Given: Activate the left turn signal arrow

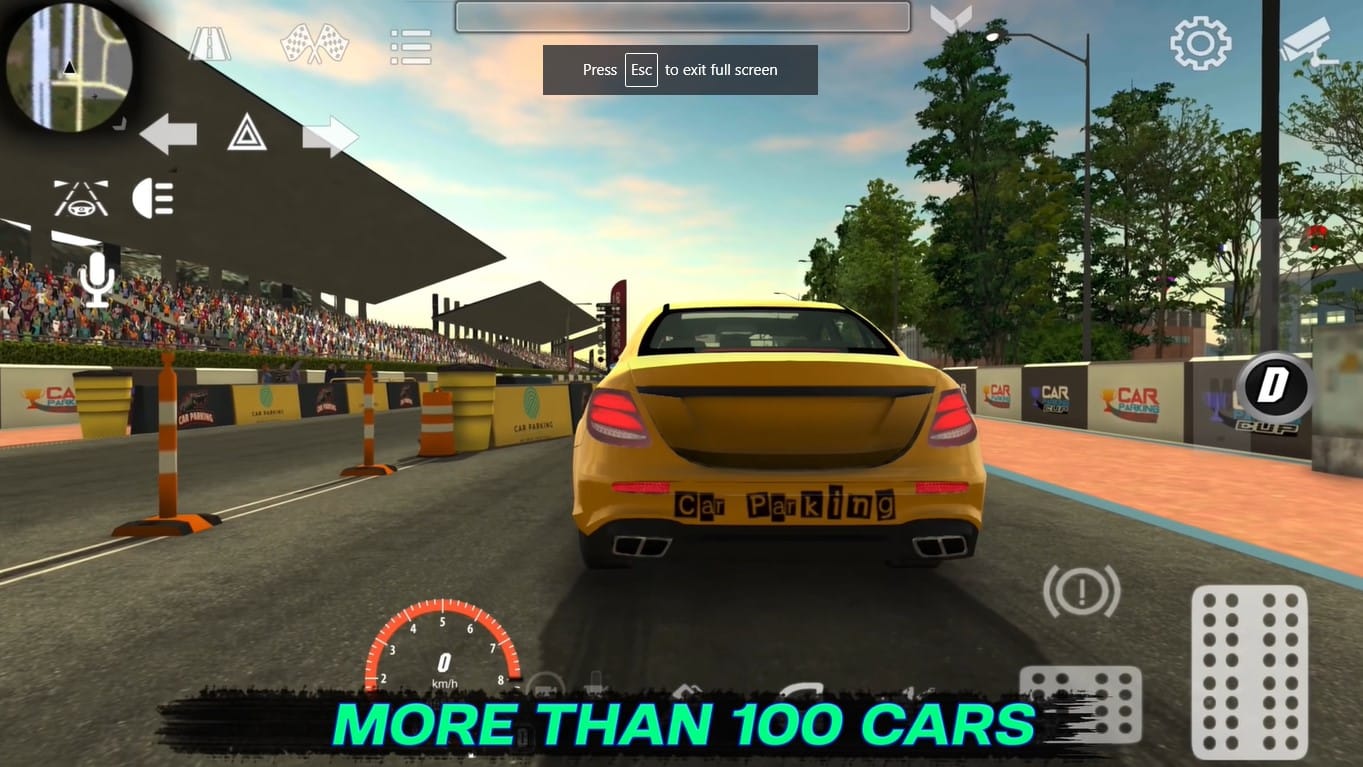Looking at the screenshot, I should [168, 134].
